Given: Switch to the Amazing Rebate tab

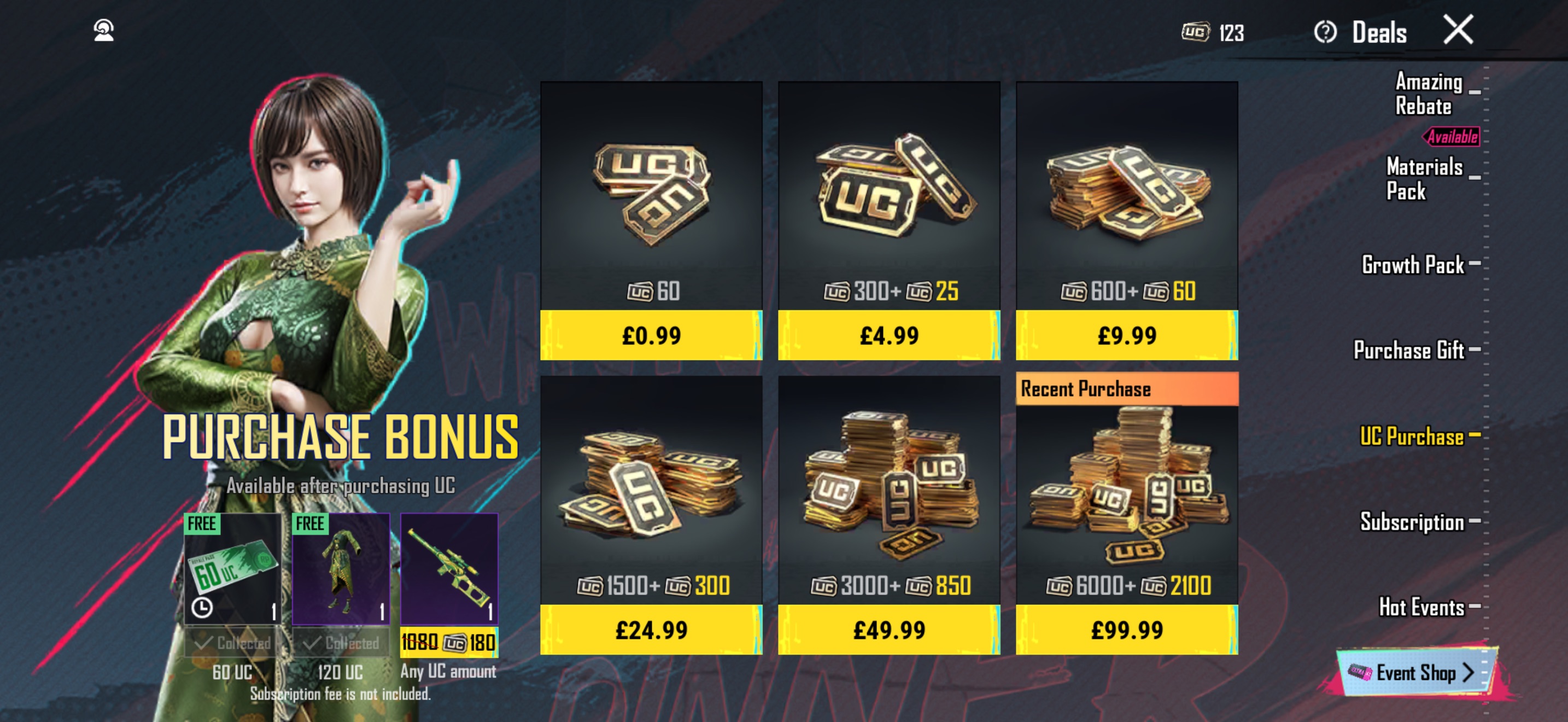Looking at the screenshot, I should pyautogui.click(x=1428, y=94).
